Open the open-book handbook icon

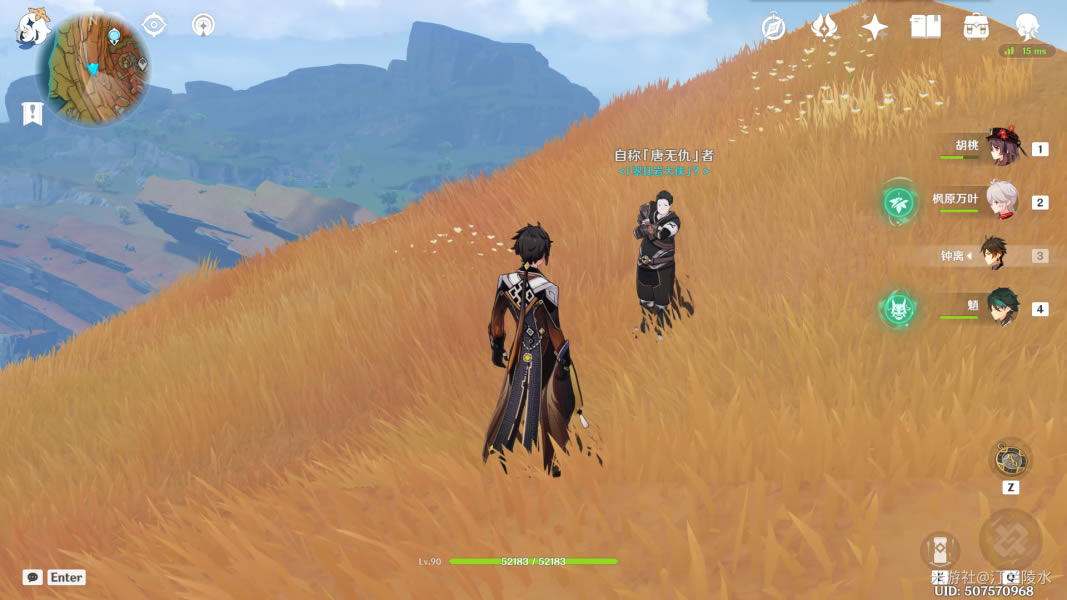point(925,27)
